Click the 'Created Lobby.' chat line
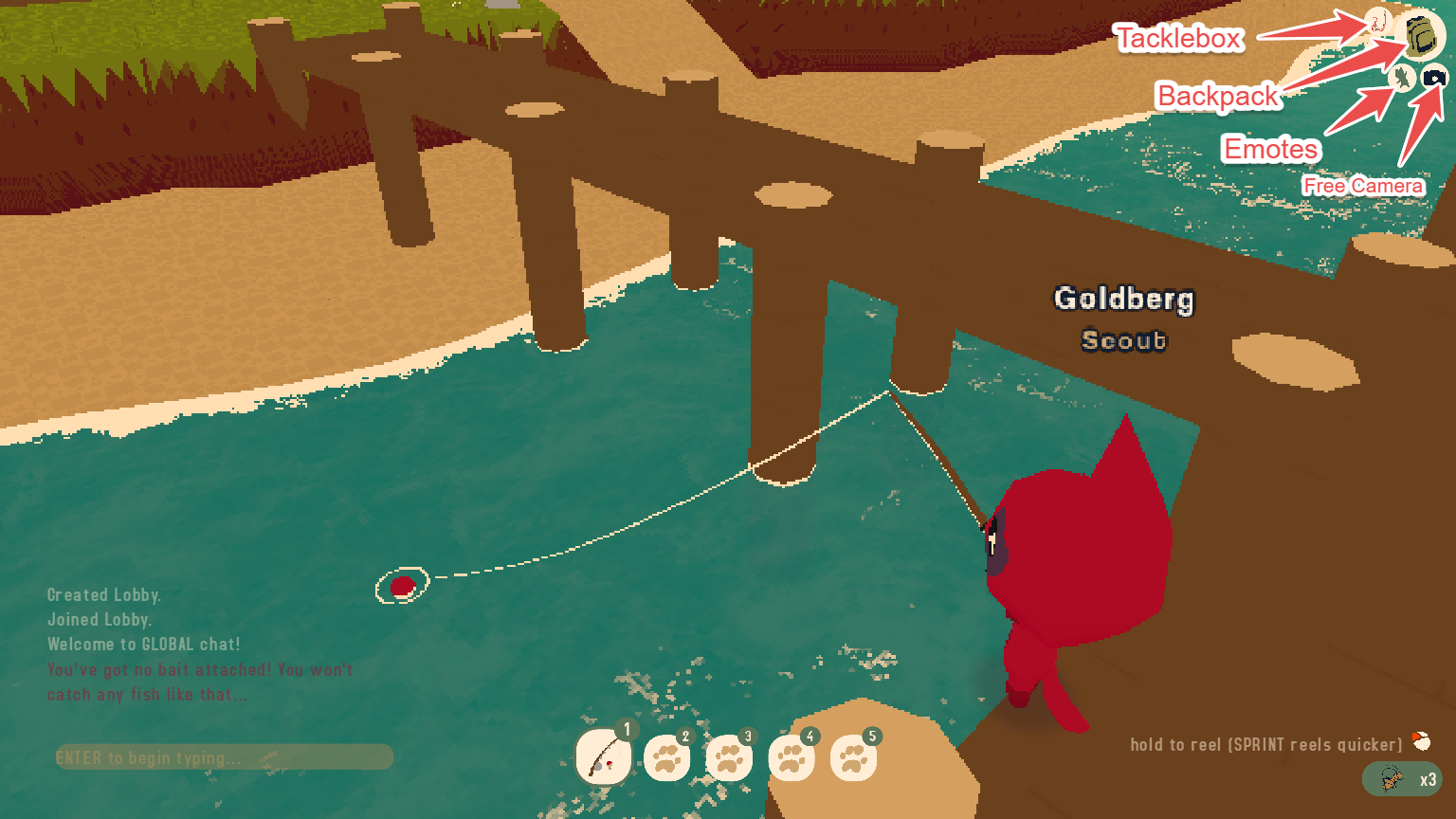 107,595
